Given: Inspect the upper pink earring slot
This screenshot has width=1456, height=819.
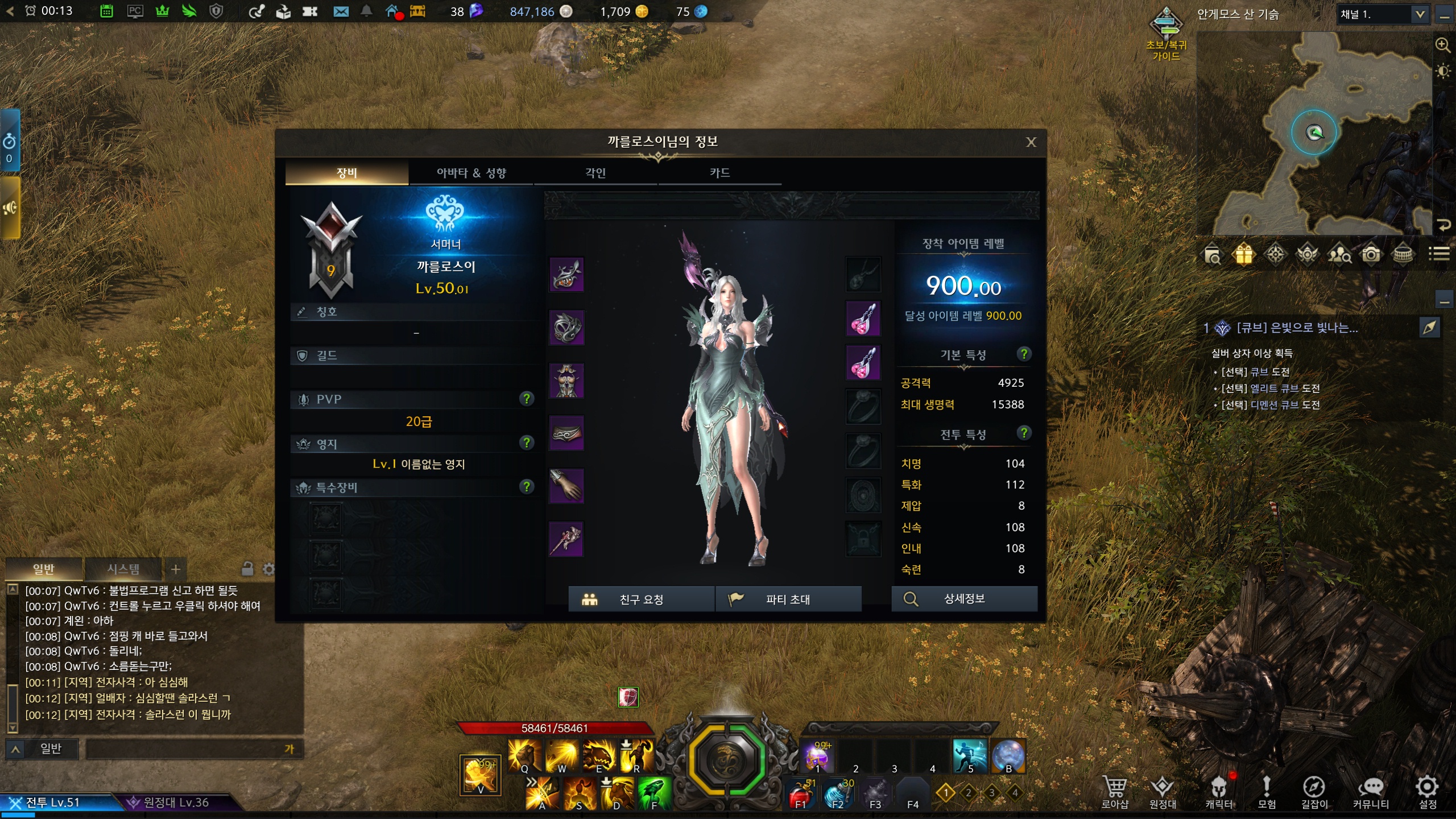Looking at the screenshot, I should (x=863, y=318).
